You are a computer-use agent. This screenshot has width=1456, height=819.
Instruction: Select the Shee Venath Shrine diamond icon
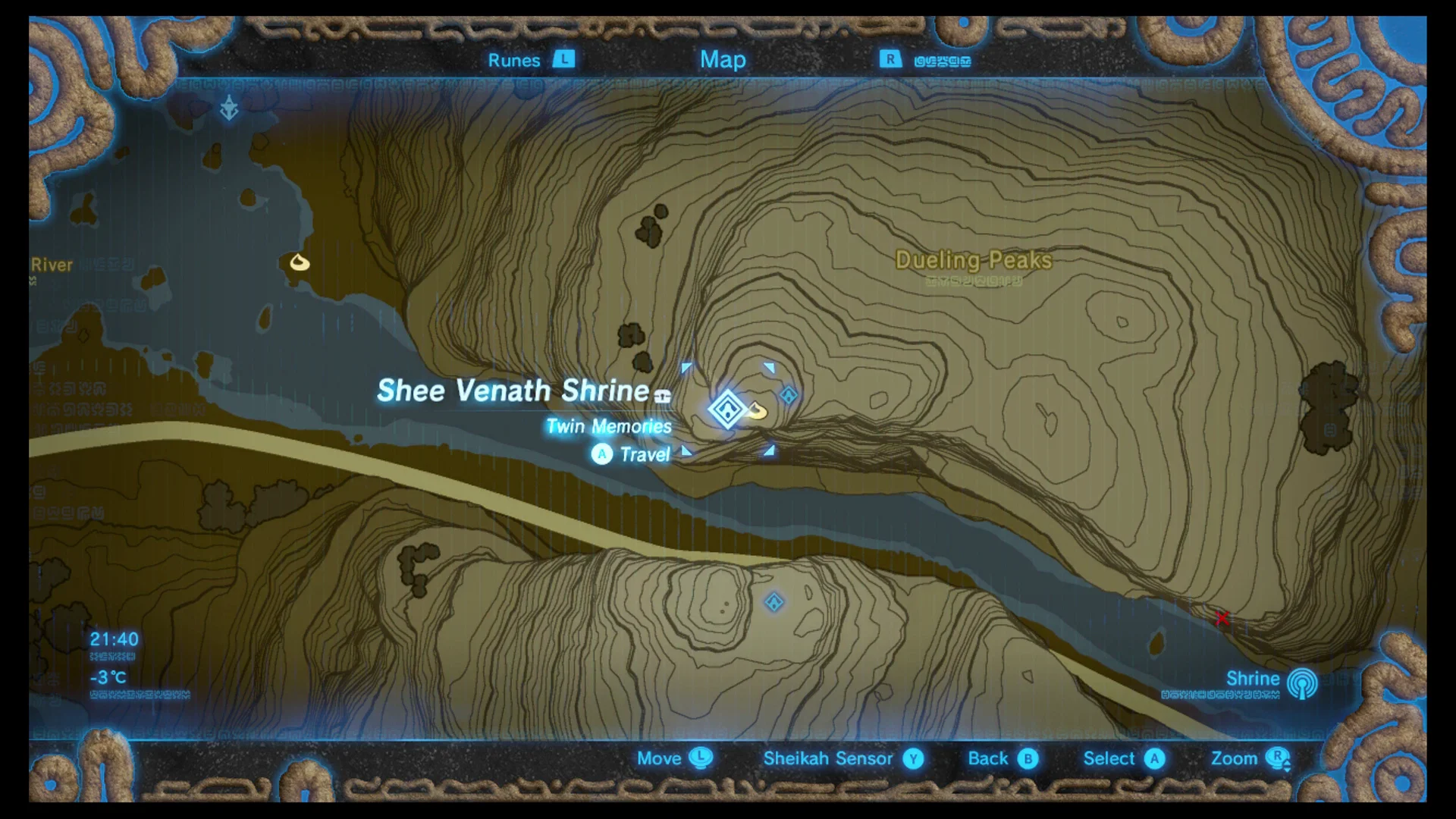(x=726, y=409)
